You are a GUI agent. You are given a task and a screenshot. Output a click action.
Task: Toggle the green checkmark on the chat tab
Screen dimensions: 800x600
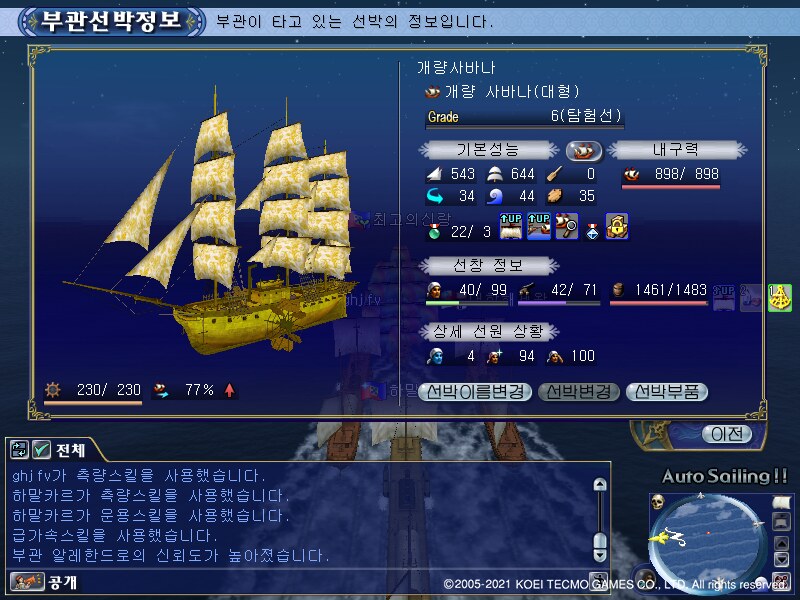point(41,451)
